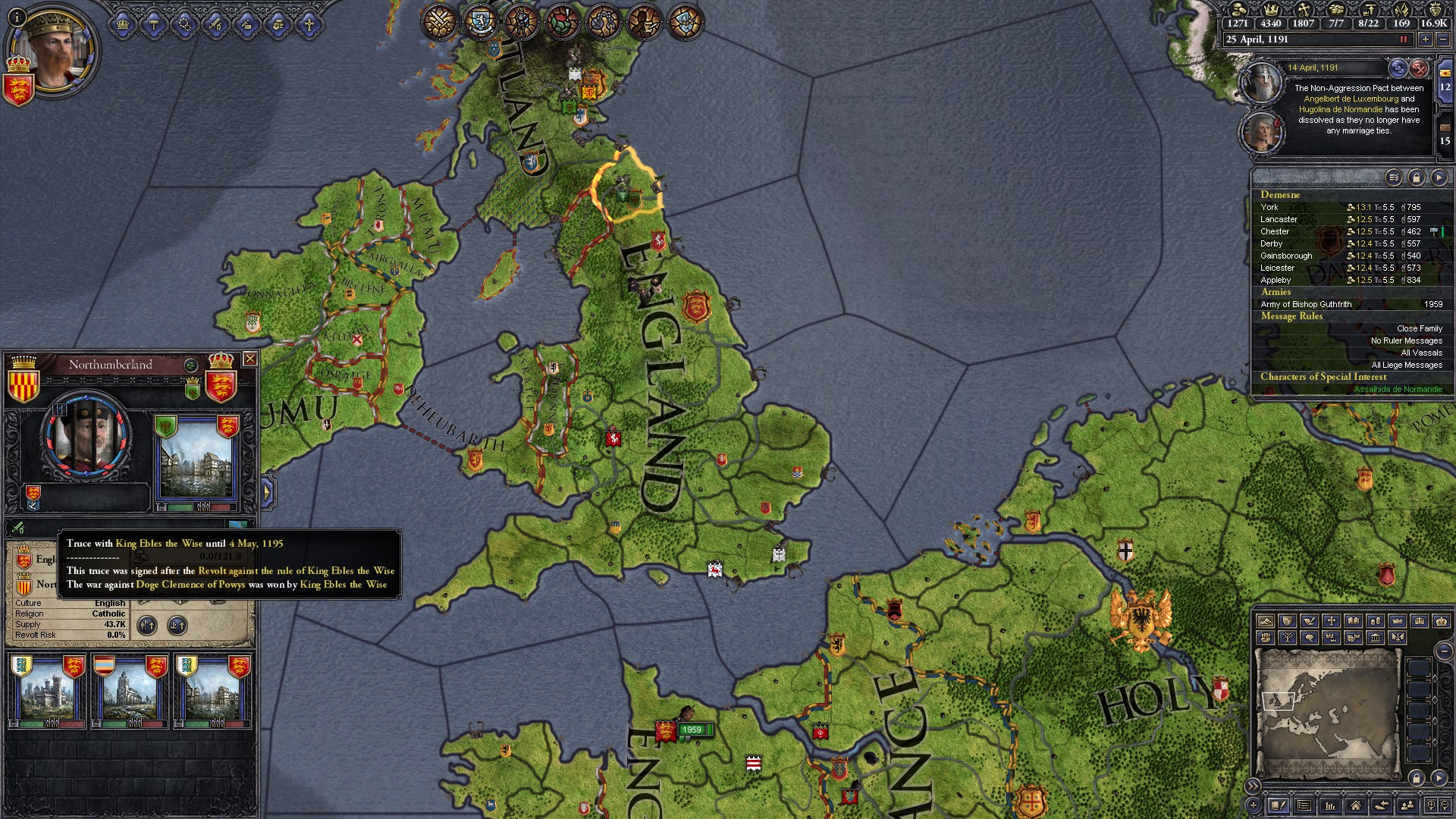Viewport: 1456px width, 819px height.
Task: Open the crossed swords stained-glass icon
Action: pos(438,21)
